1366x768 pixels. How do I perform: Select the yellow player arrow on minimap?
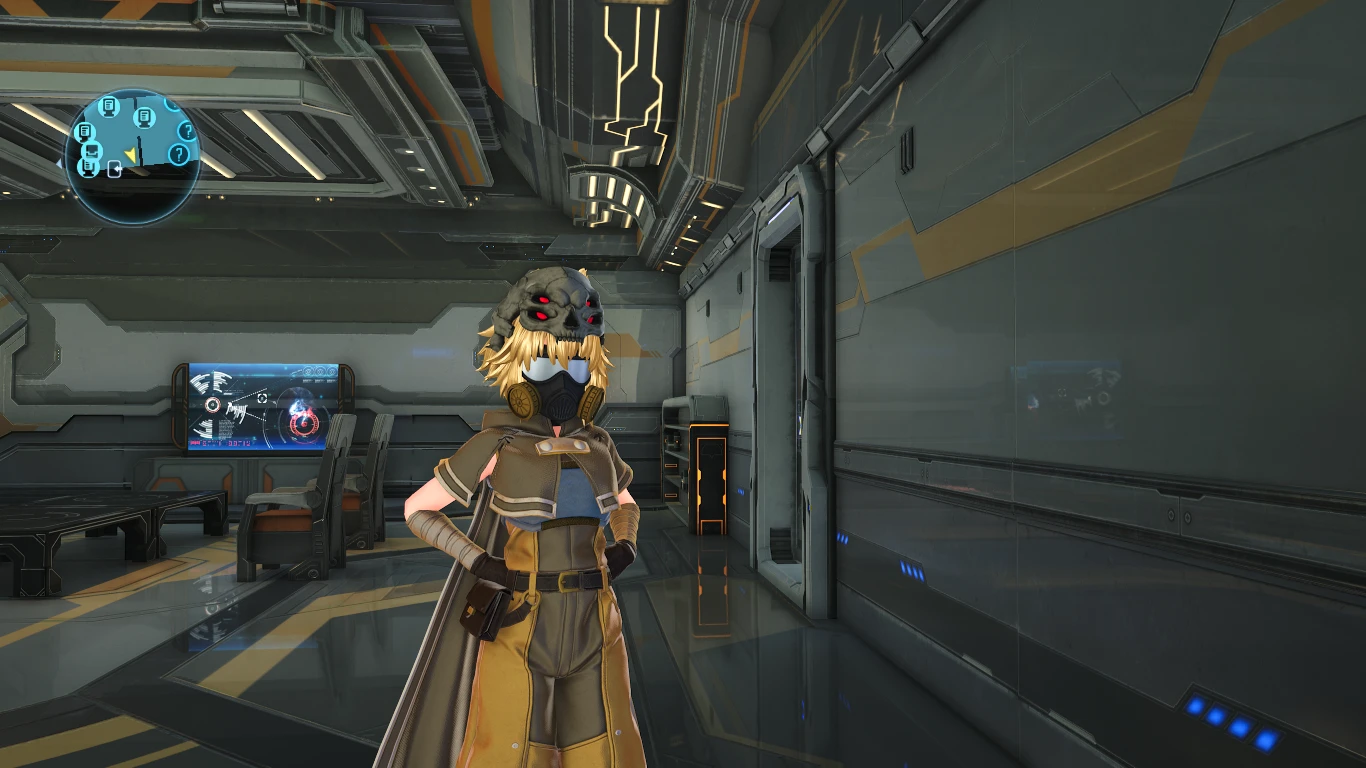[x=131, y=155]
